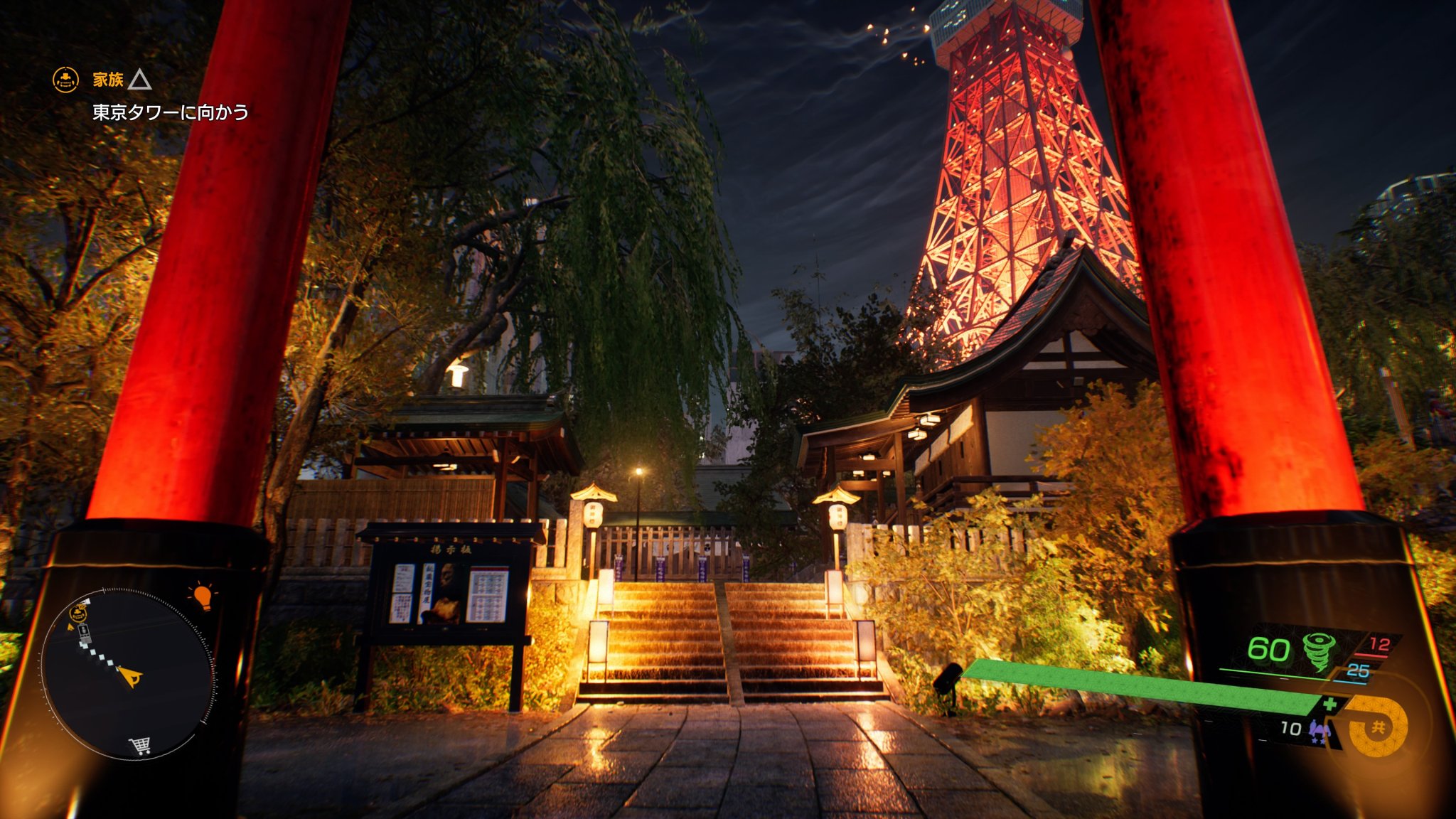Viewport: 1456px width, 819px height.
Task: Click the blue star icons under the spirit counter
Action: click(1318, 742)
